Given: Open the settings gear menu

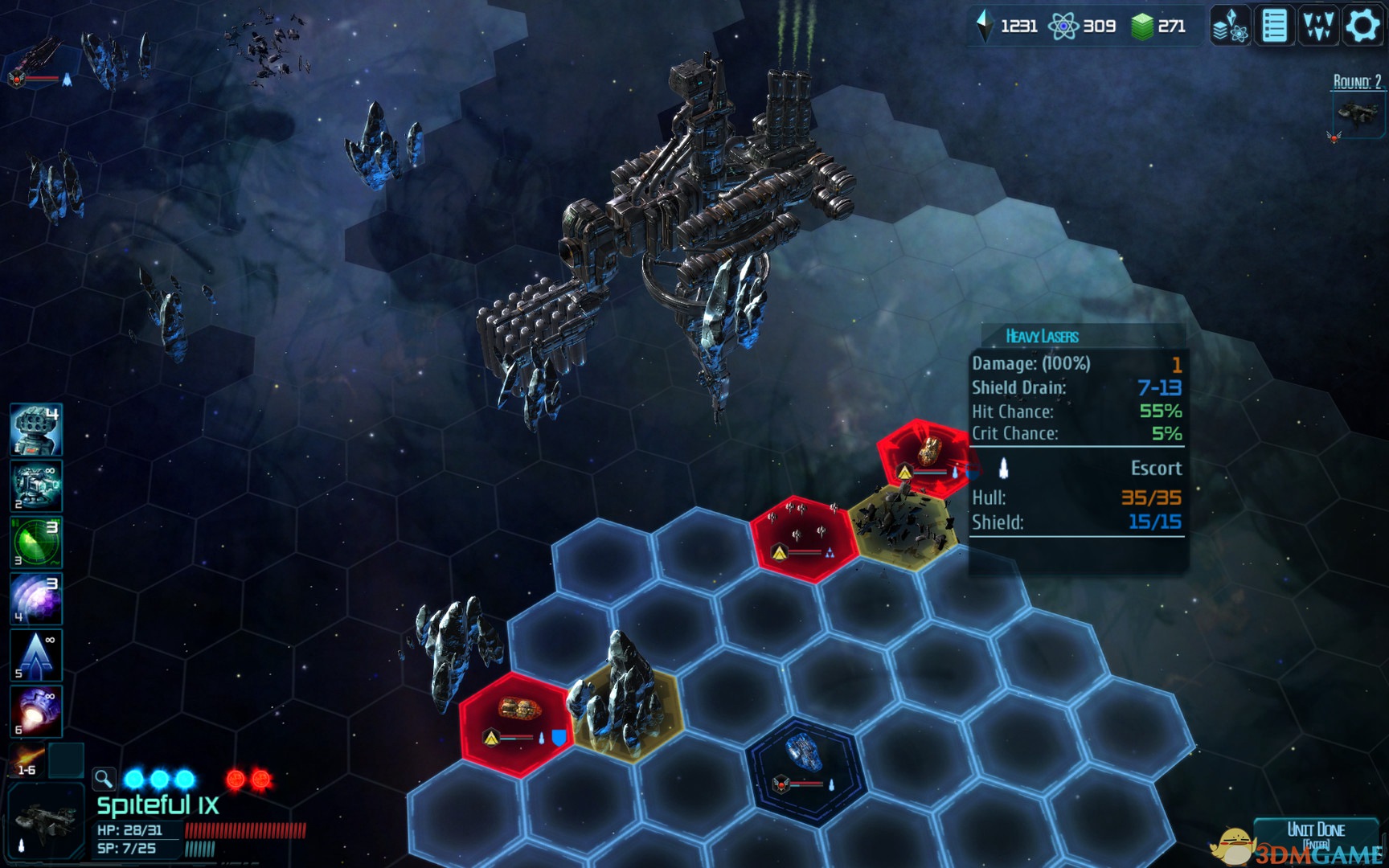Looking at the screenshot, I should click(1362, 26).
